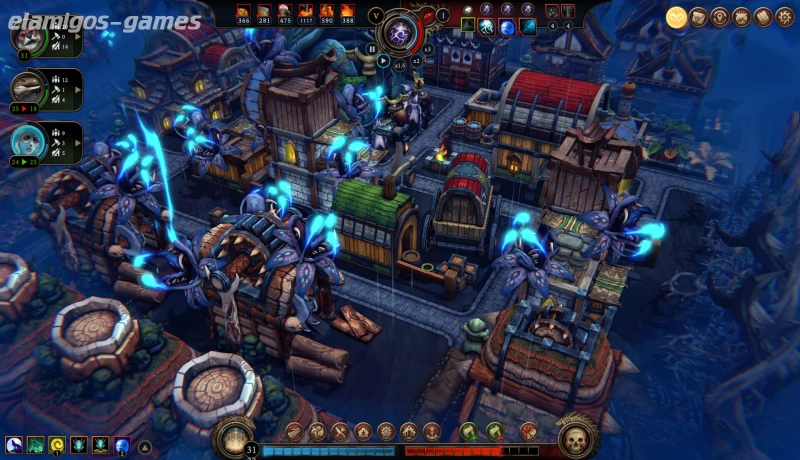
Task: Open the gear settings menu
Action: 785,16
